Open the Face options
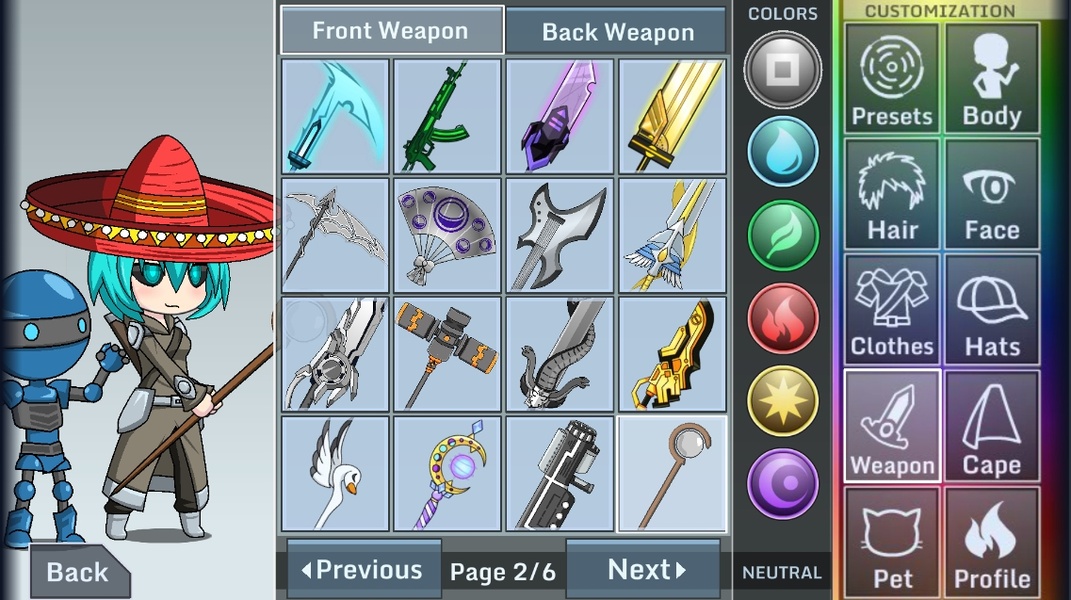 pos(991,195)
